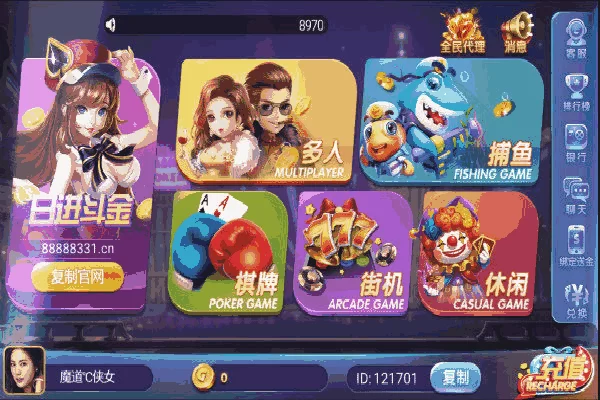The width and height of the screenshot is (600, 400).
Task: Open the 聊天 chat panel
Action: click(x=577, y=193)
